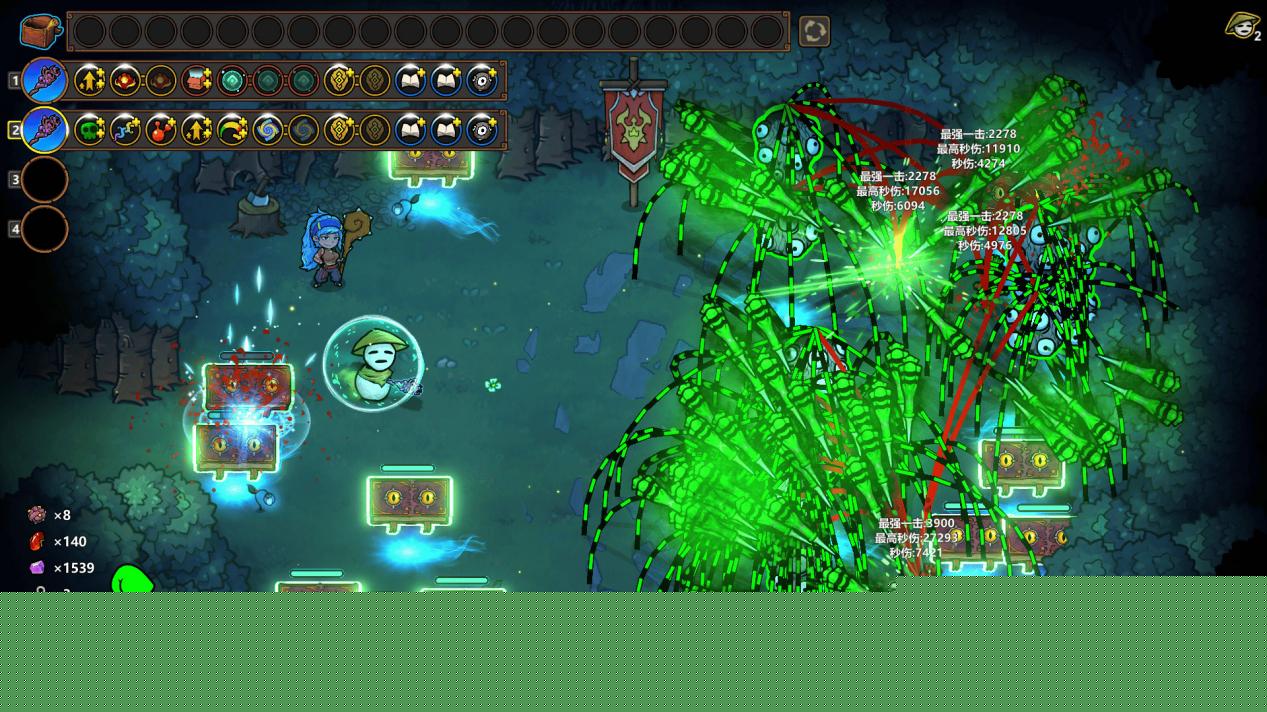The image size is (1267, 712).
Task: Choose the empty wand slot numbered 4
Action: [45, 229]
